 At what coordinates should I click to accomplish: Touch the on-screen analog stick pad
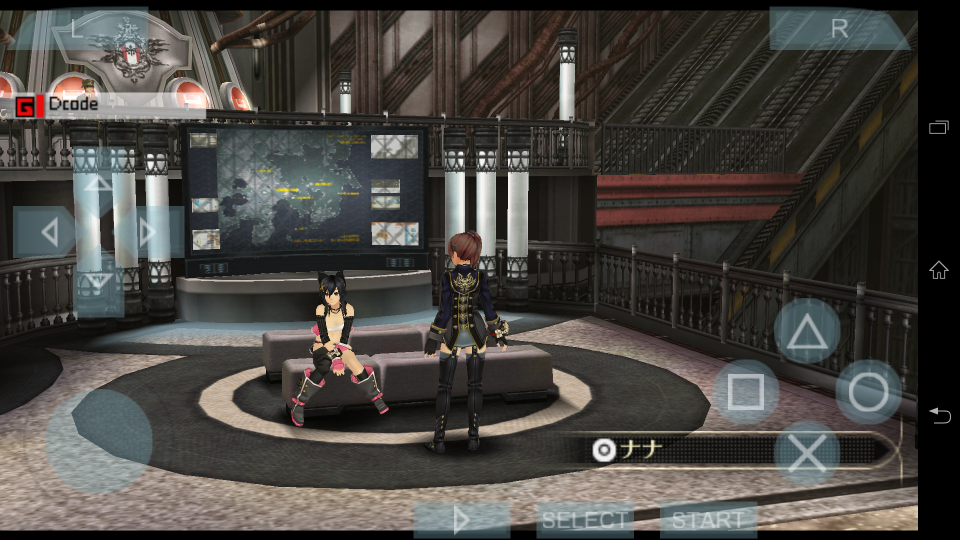click(x=99, y=440)
